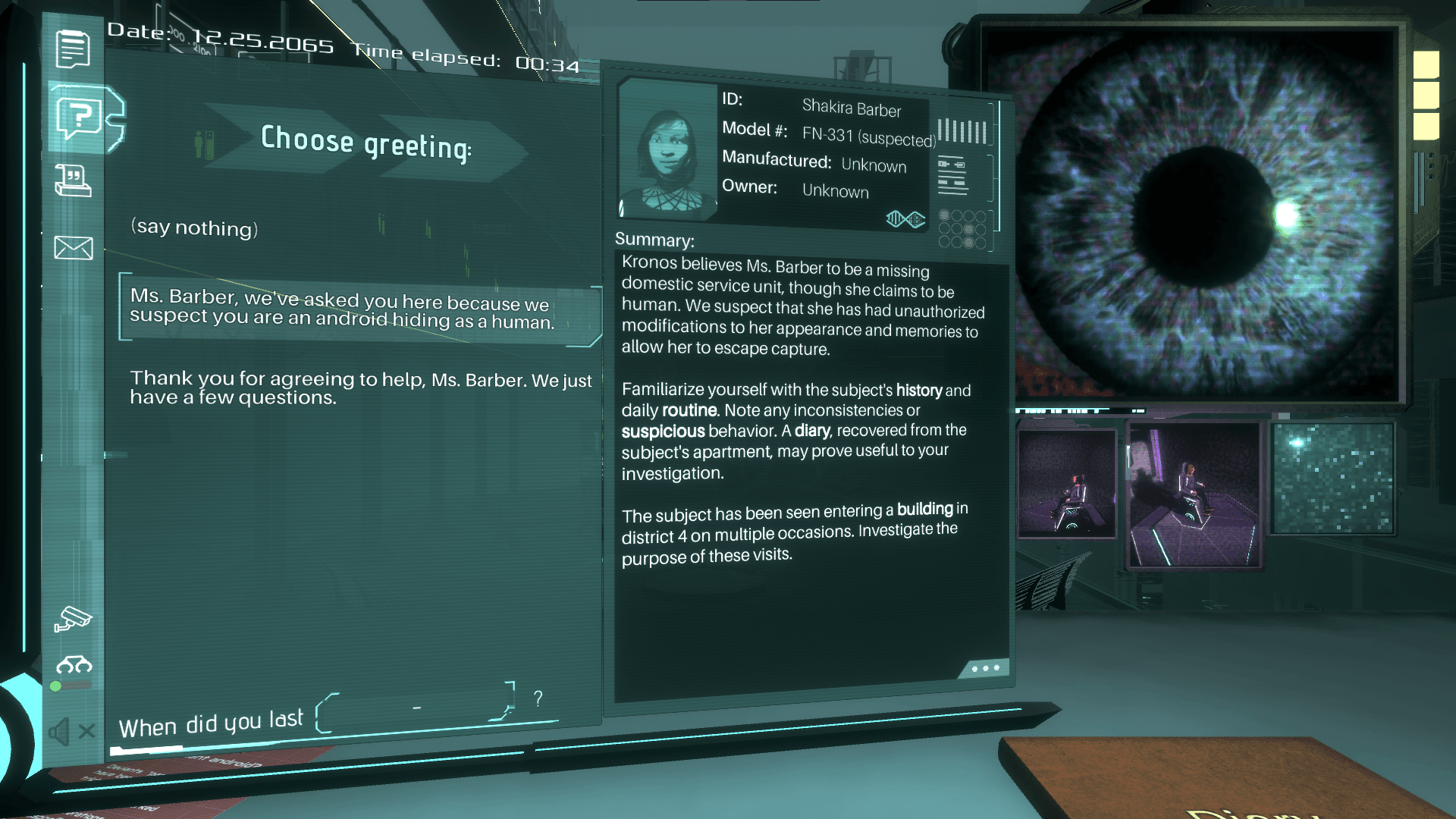Viewport: 1456px width, 819px height.
Task: Choose the "(say nothing)" greeting
Action: pyautogui.click(x=195, y=227)
